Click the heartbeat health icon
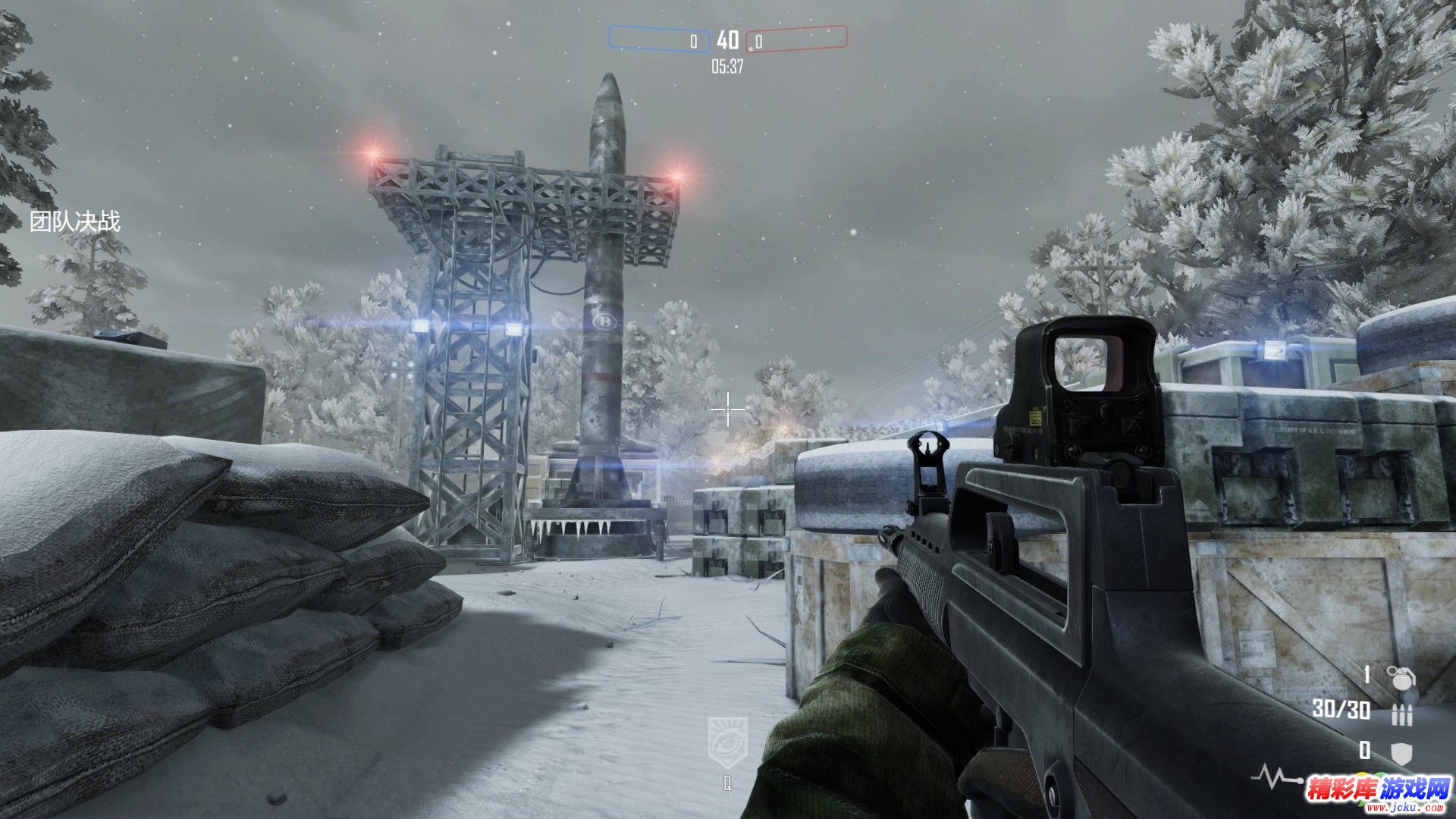This screenshot has height=819, width=1456. pyautogui.click(x=1272, y=777)
